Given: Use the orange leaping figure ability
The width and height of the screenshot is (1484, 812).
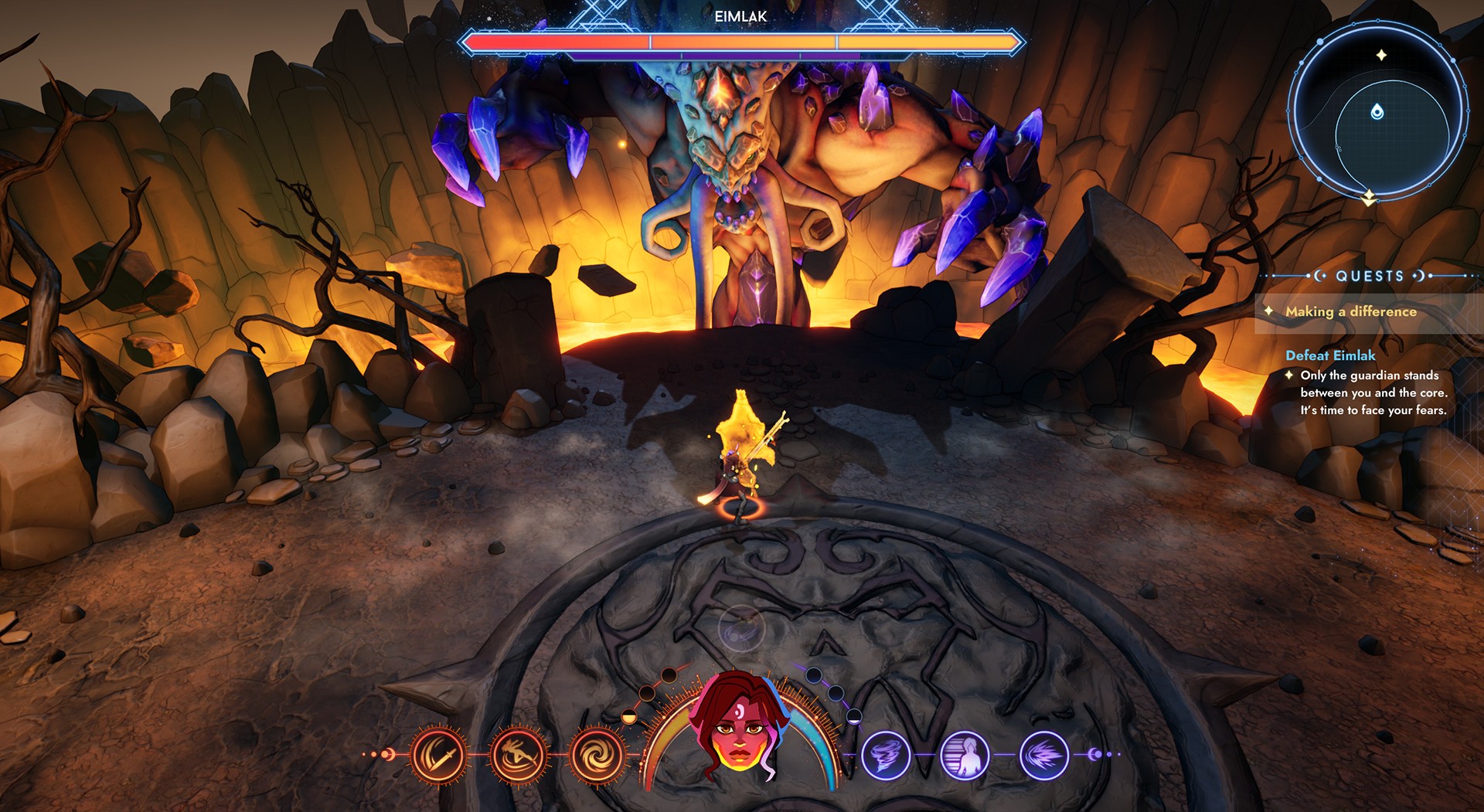Looking at the screenshot, I should pos(519,754).
